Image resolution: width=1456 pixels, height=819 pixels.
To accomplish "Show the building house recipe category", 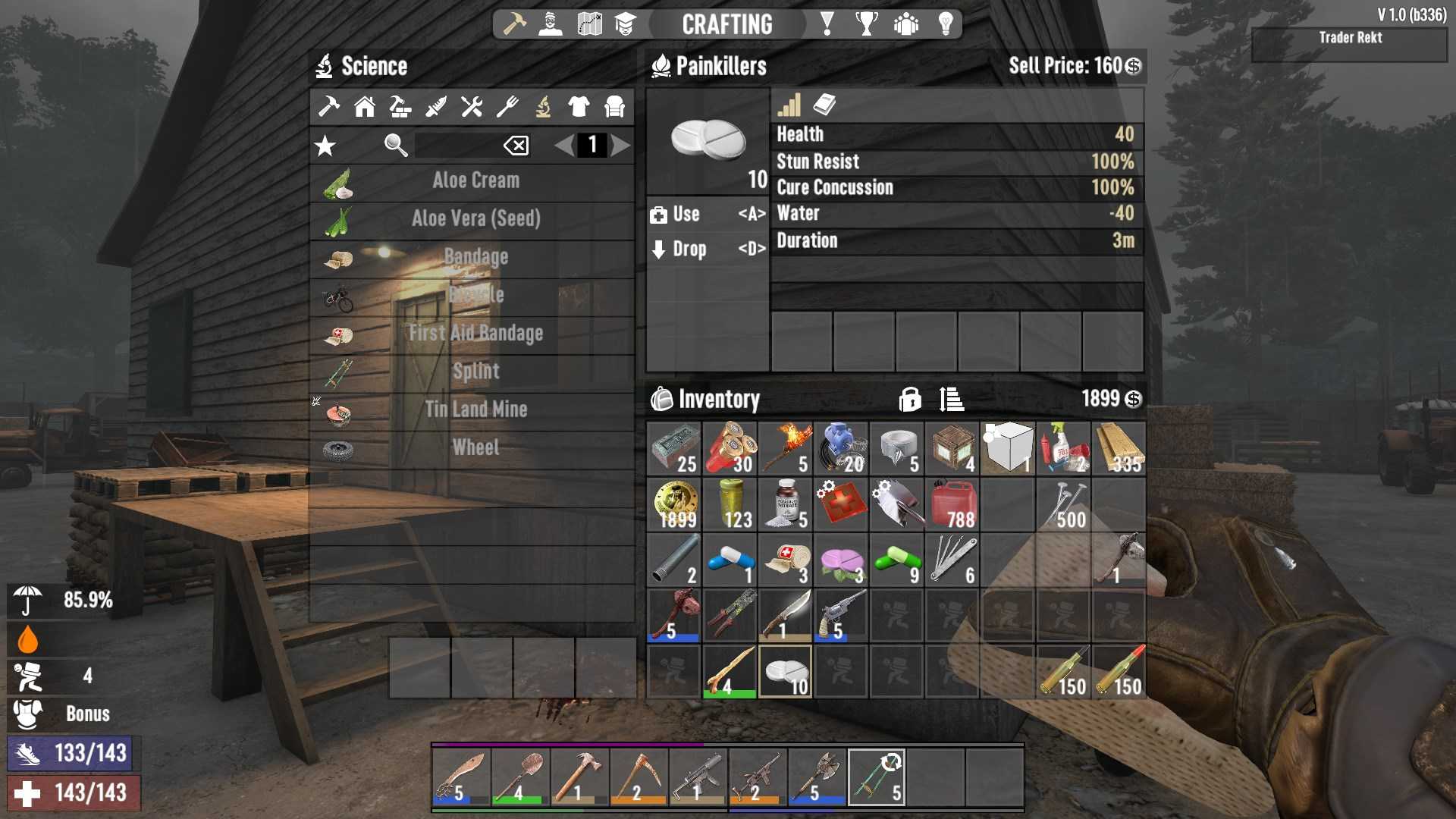I will pos(365,107).
